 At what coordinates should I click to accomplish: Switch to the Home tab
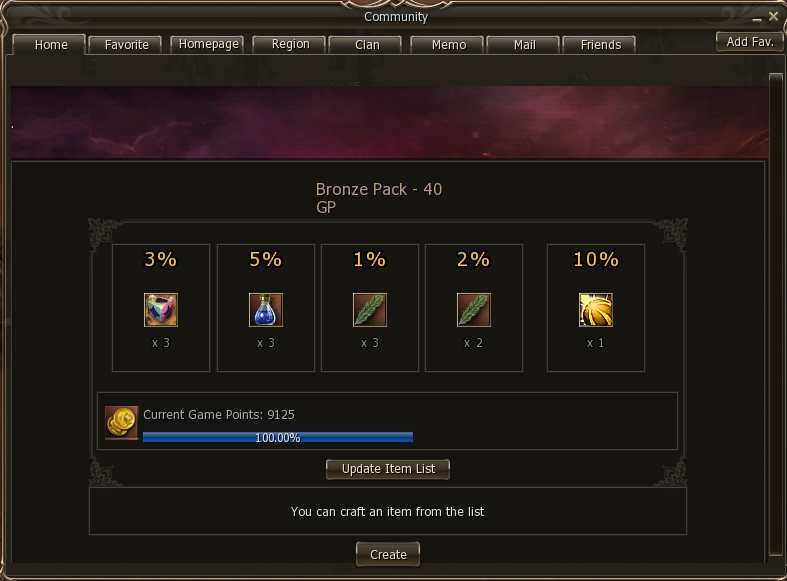[x=51, y=45]
